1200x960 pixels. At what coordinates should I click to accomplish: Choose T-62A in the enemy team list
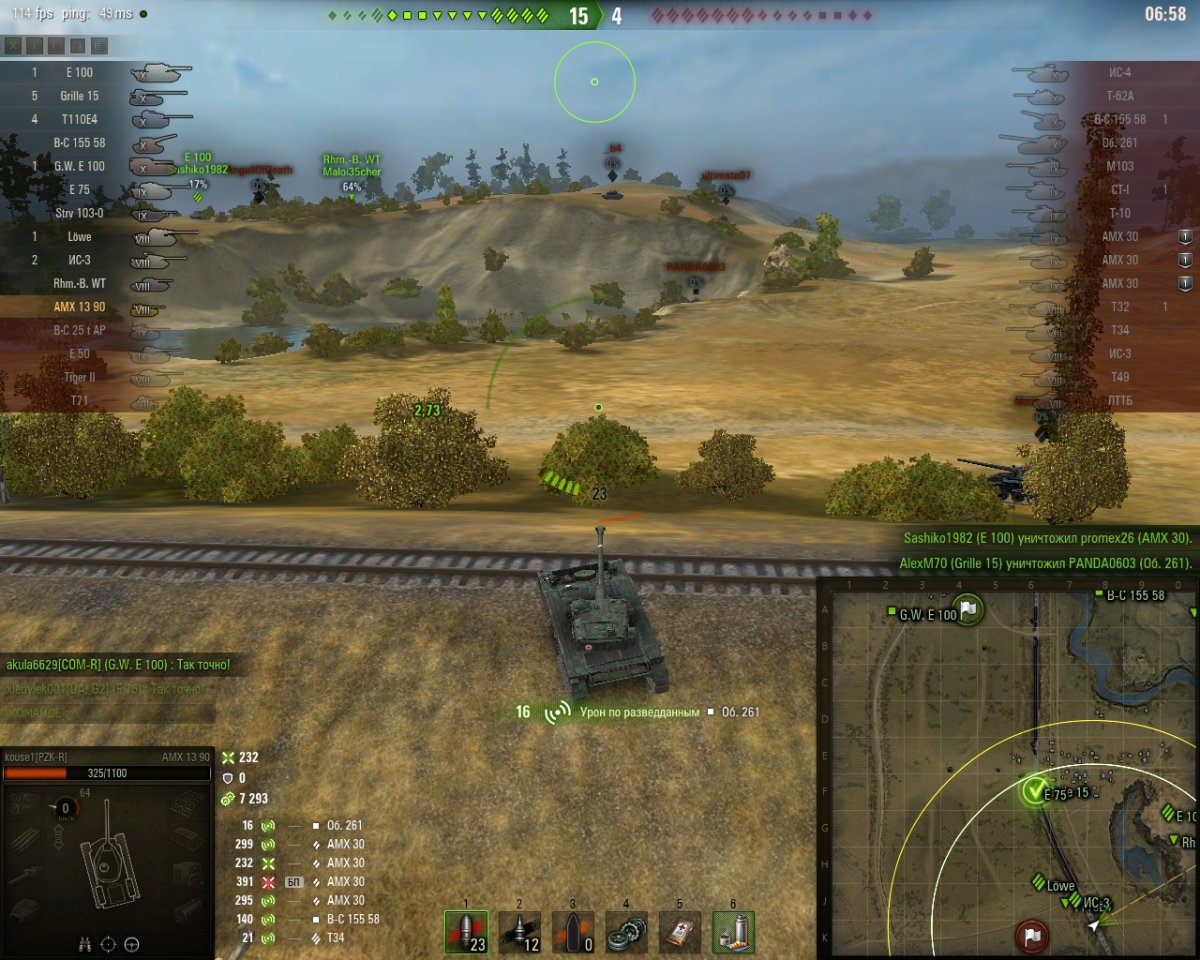coord(1120,96)
